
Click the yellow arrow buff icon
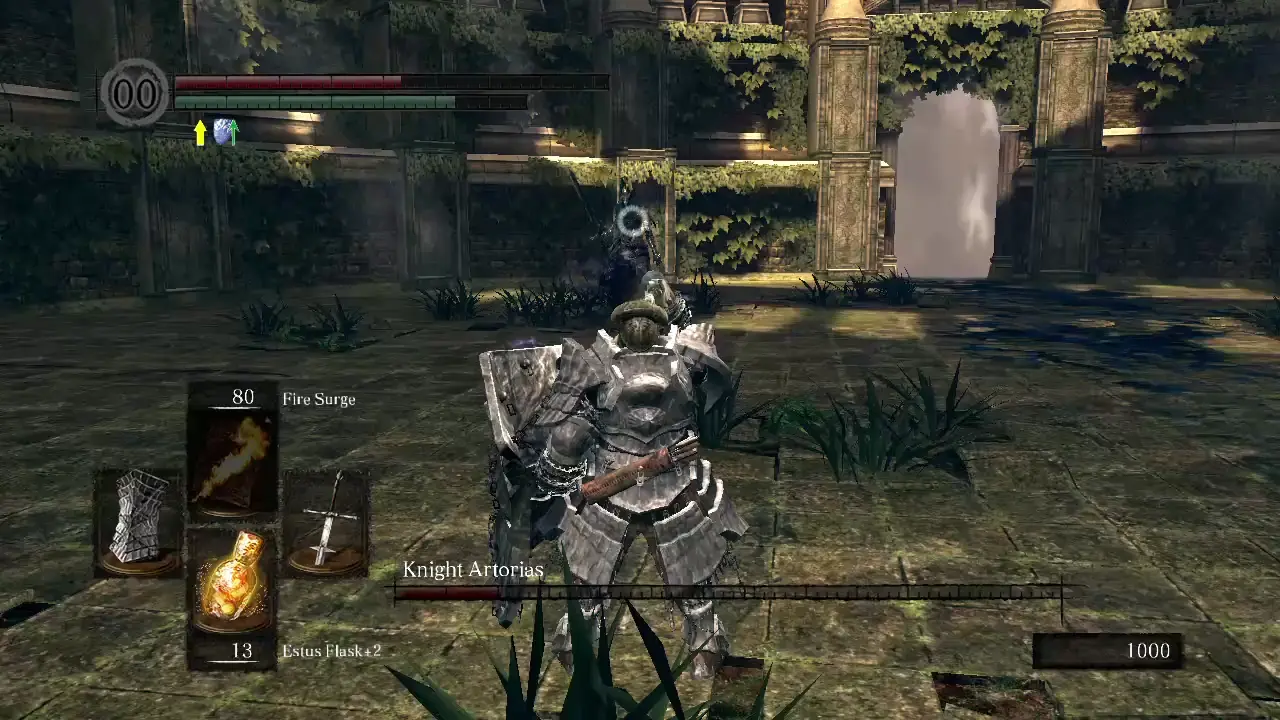[x=203, y=133]
